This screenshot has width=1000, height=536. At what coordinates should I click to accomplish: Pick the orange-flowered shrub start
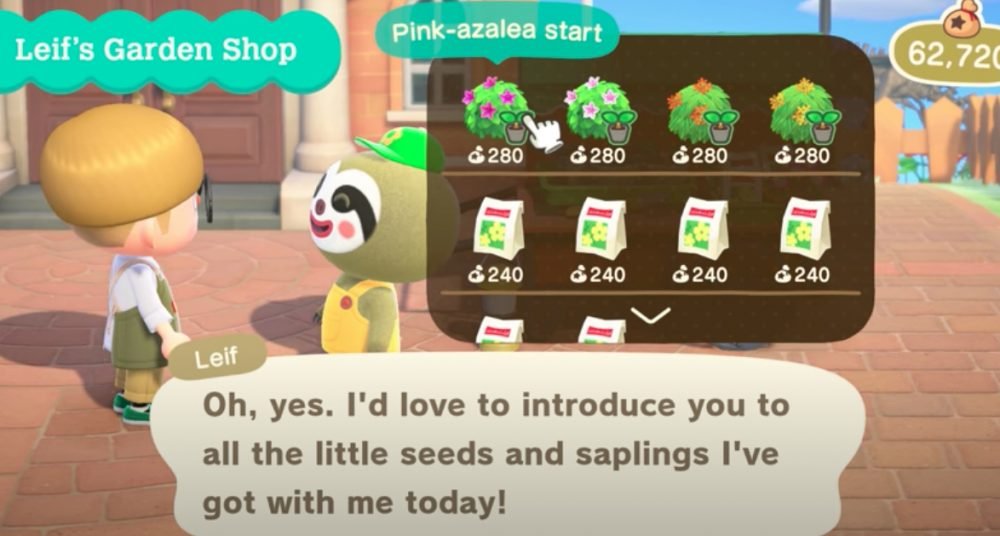701,112
